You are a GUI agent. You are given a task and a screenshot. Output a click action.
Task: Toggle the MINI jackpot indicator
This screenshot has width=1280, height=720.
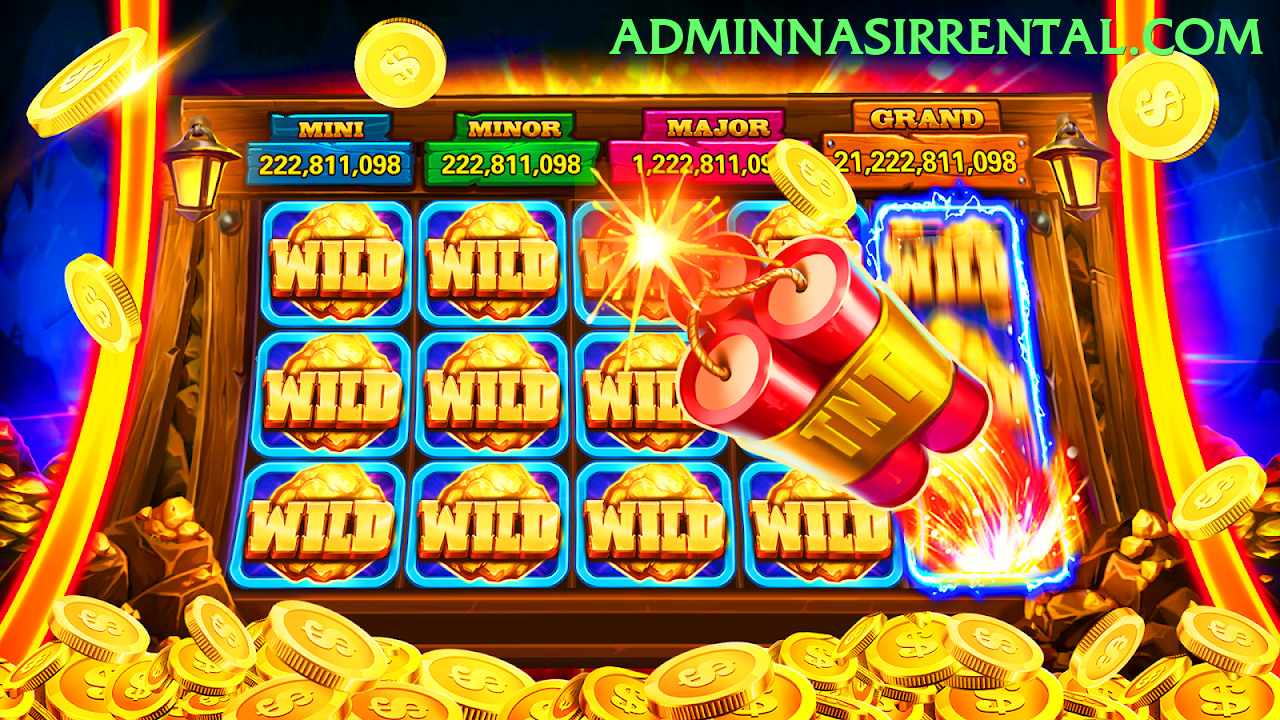pyautogui.click(x=330, y=128)
